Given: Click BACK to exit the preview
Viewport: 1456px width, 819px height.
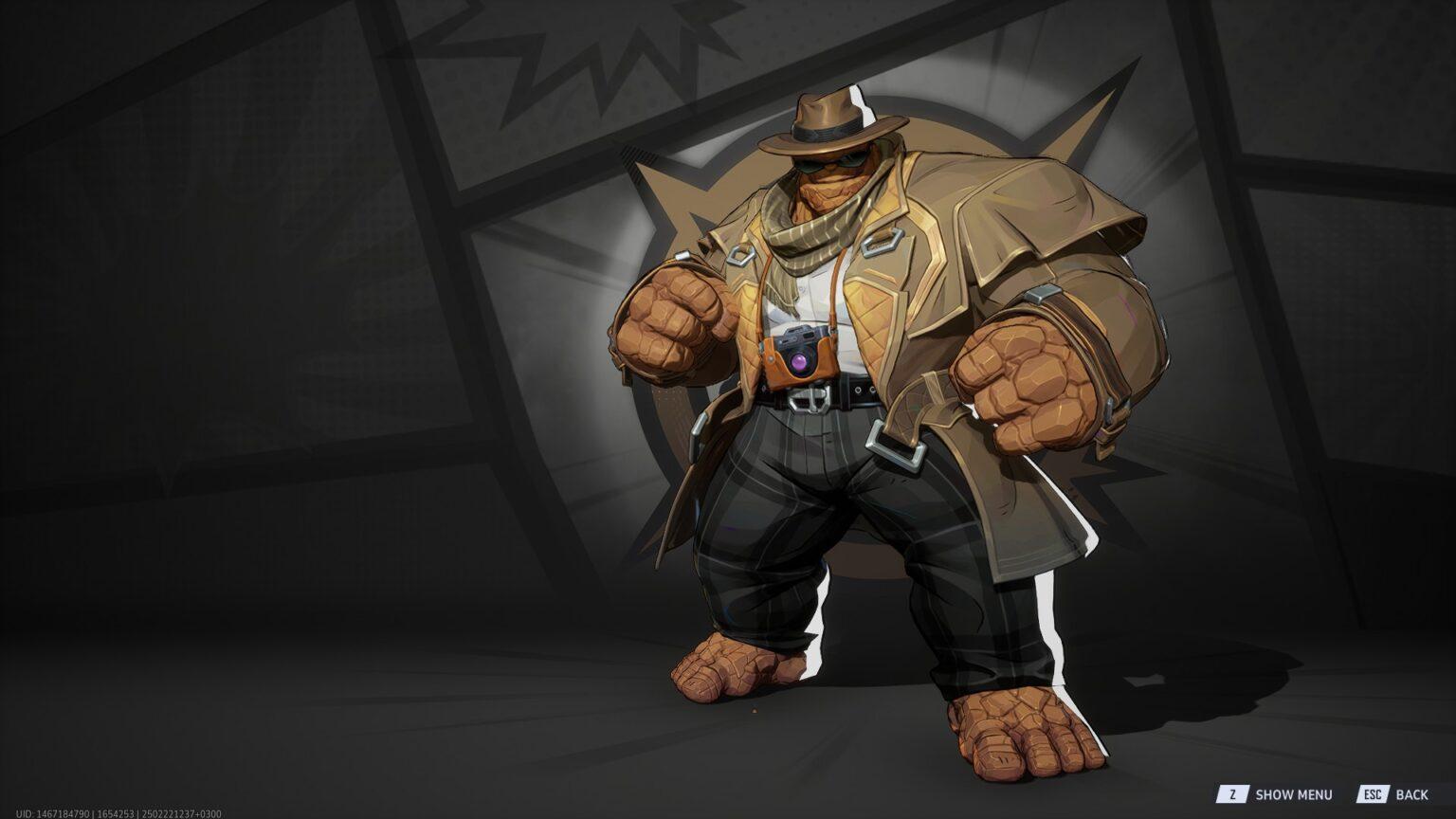Looking at the screenshot, I should coord(1411,794).
